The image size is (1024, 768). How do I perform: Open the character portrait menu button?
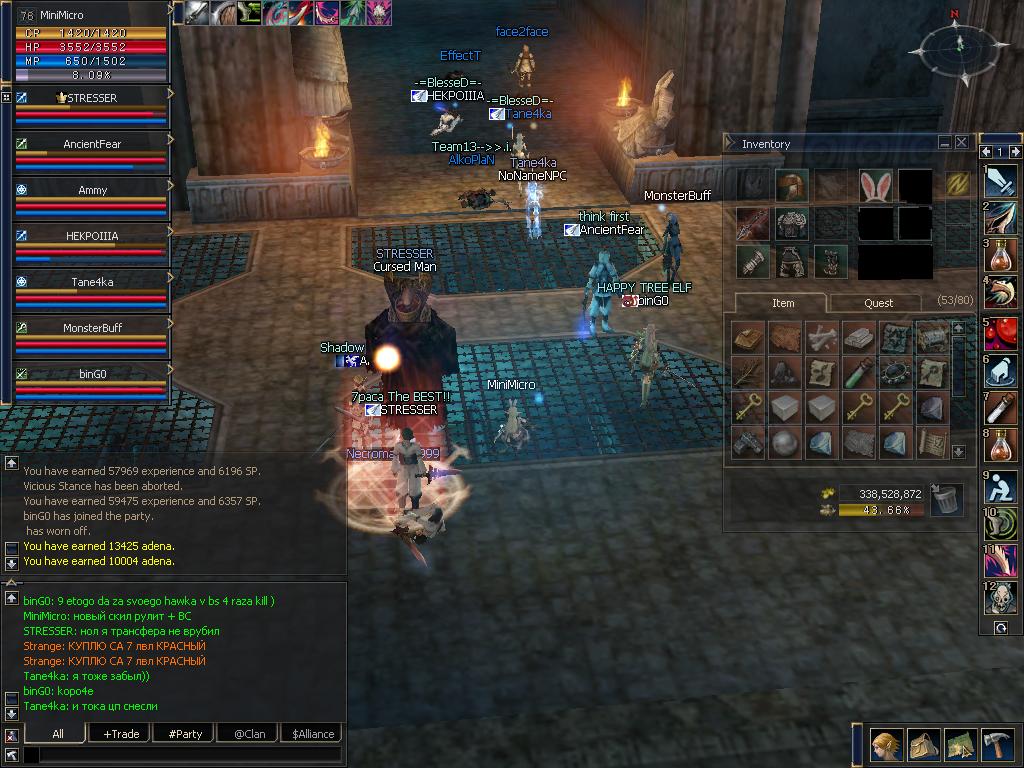coord(886,745)
